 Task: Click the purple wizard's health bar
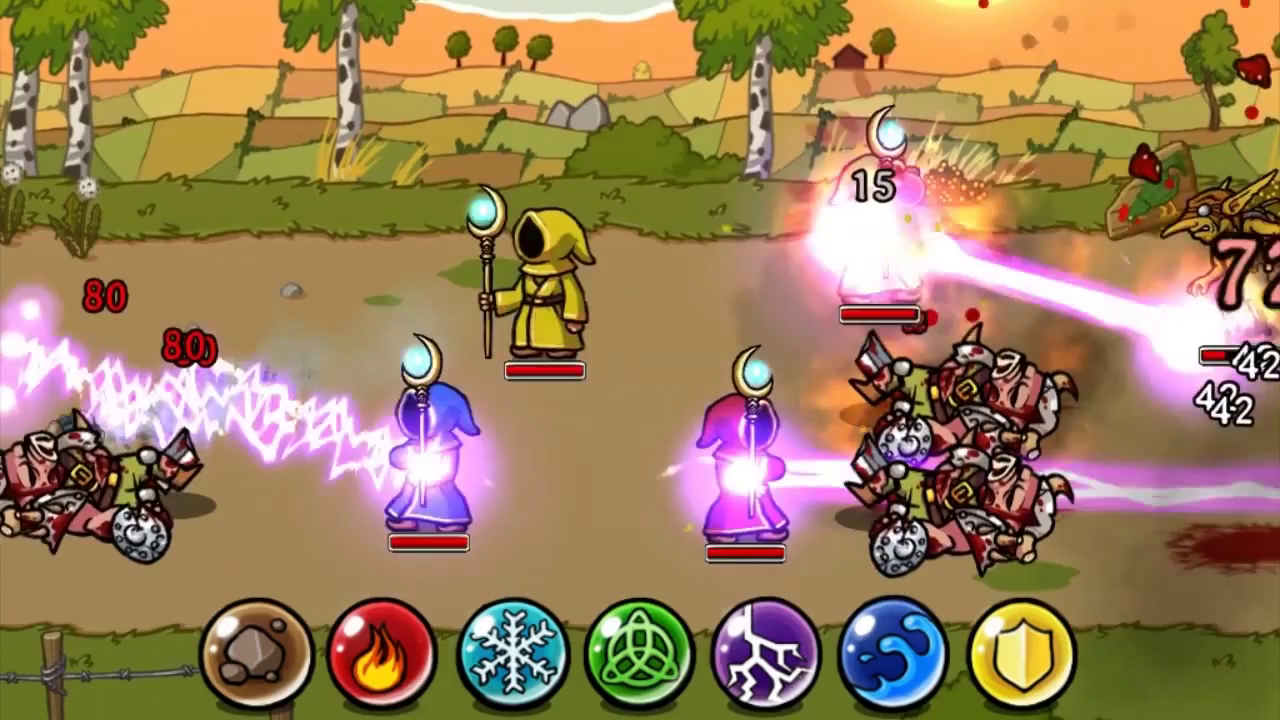click(745, 552)
